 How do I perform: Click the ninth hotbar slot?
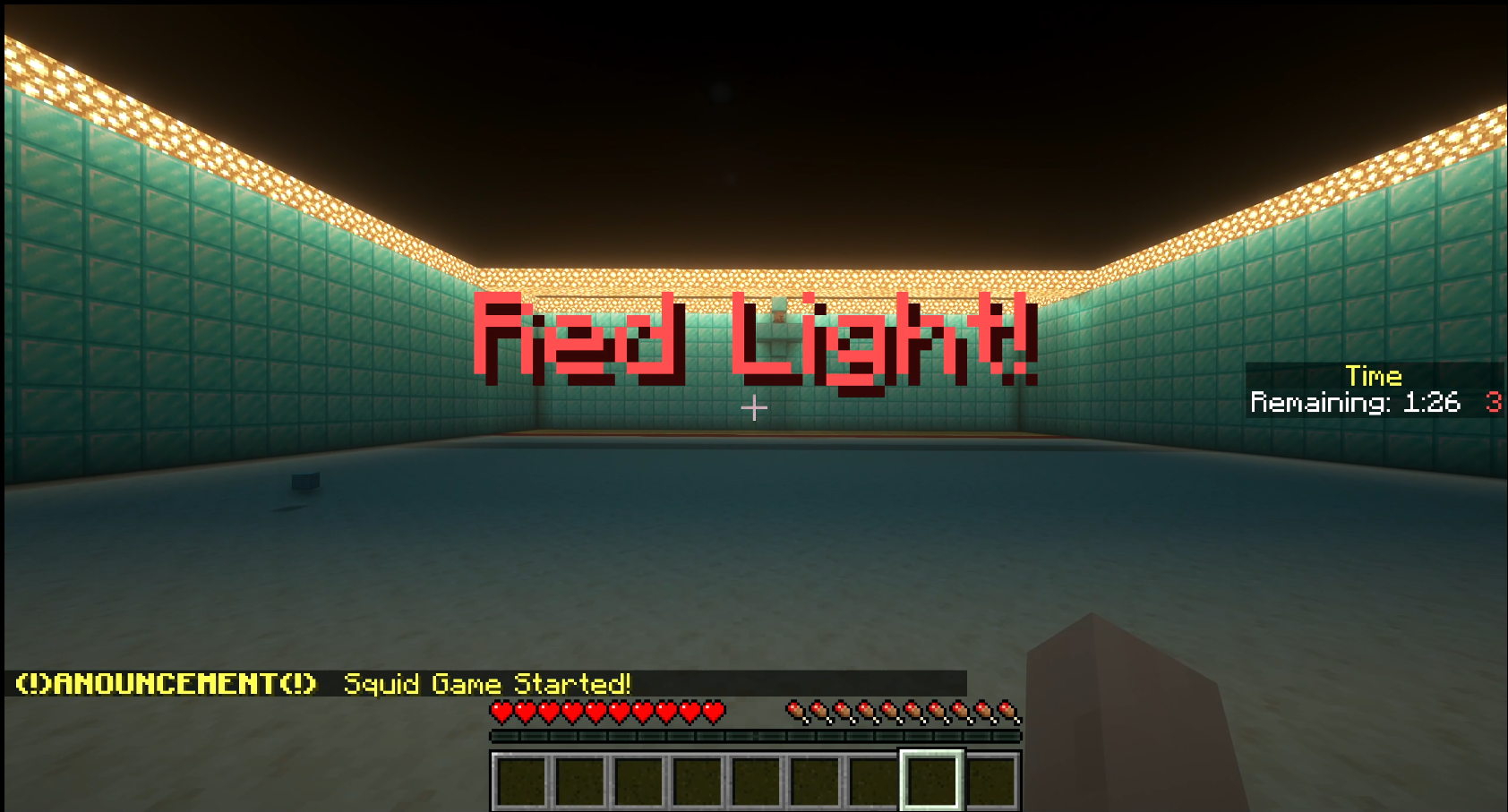point(991,777)
